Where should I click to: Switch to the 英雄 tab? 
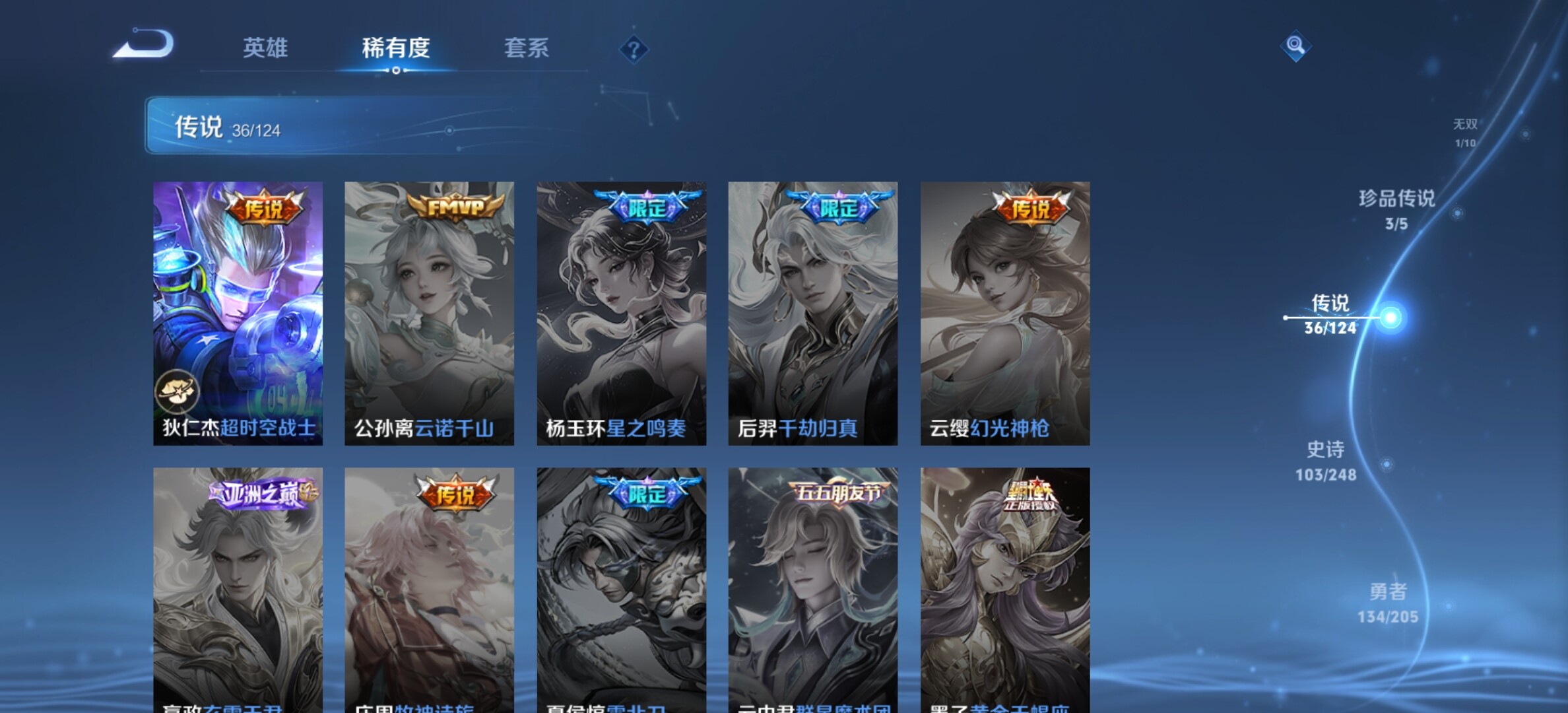265,48
